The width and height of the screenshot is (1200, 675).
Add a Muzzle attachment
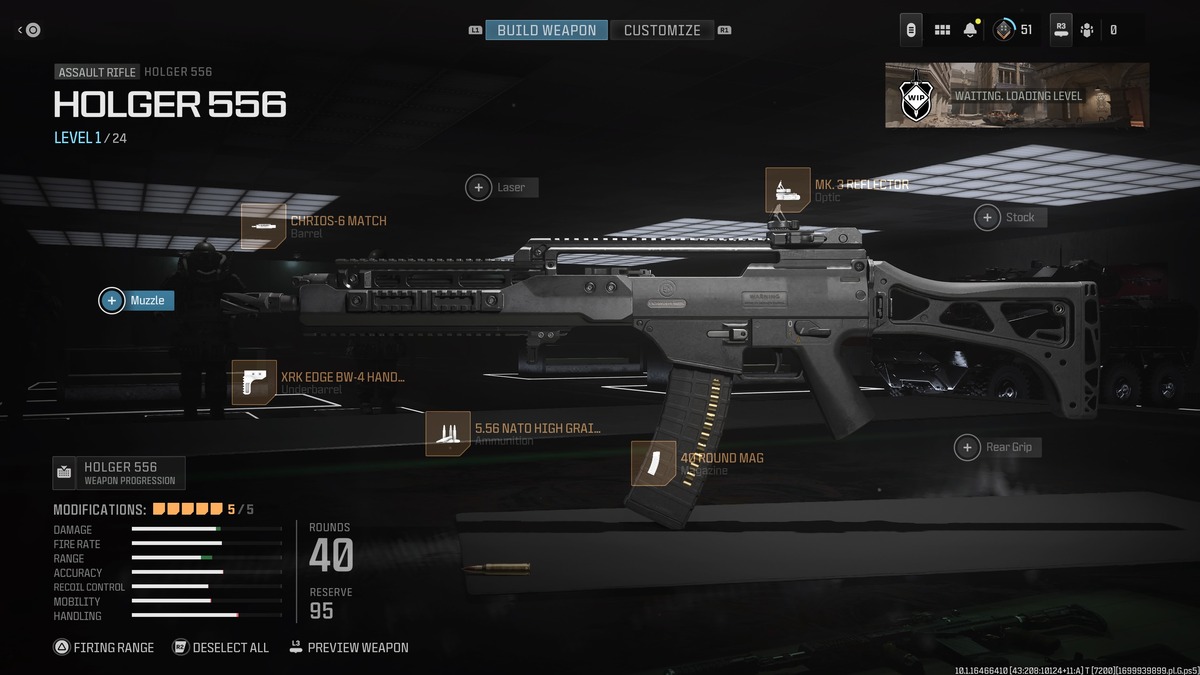click(137, 300)
